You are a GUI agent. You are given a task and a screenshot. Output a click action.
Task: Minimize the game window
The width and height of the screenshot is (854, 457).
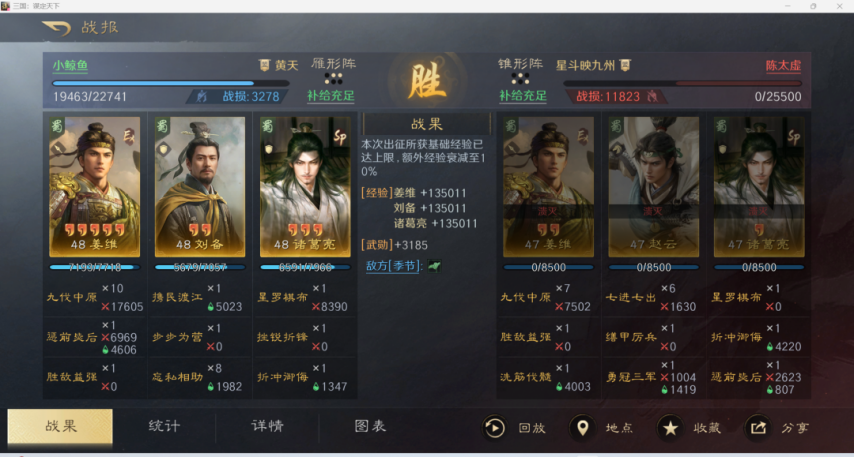(785, 6)
